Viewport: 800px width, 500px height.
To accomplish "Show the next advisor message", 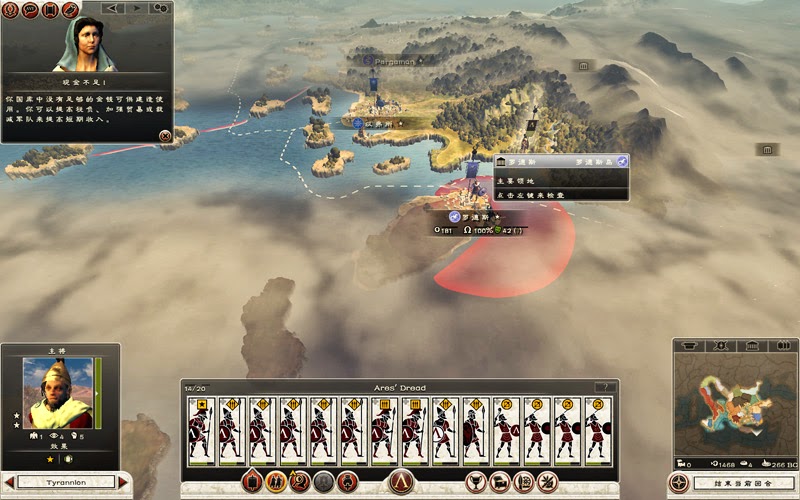I will coord(135,9).
